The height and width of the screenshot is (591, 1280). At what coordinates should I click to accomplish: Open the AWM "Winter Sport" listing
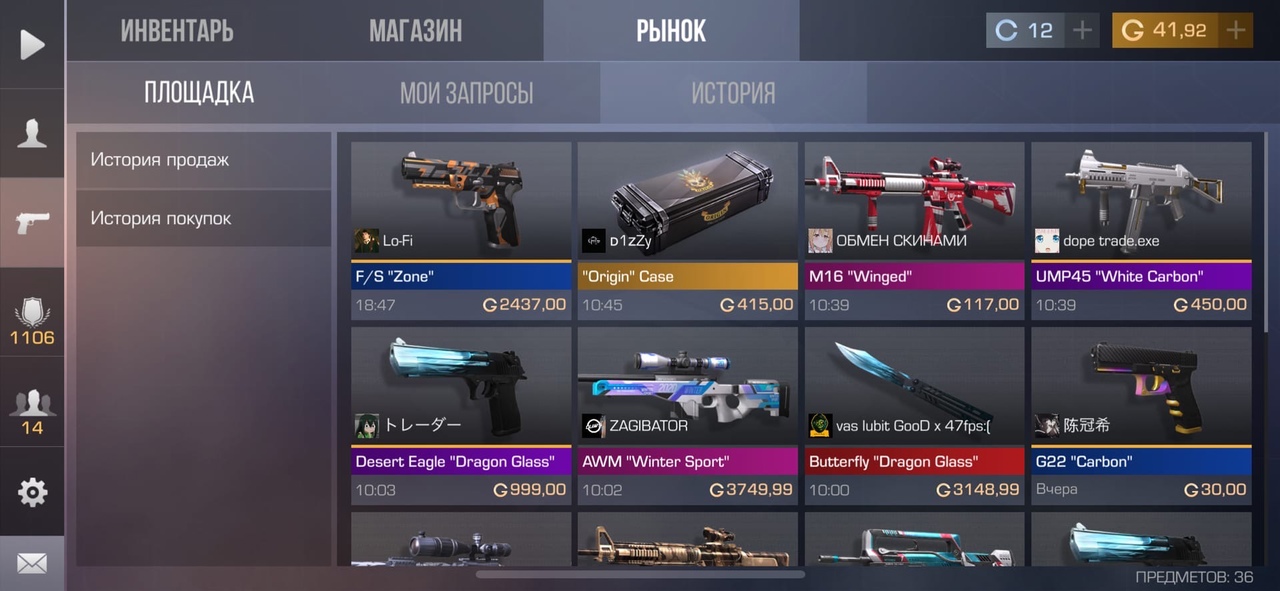click(687, 415)
